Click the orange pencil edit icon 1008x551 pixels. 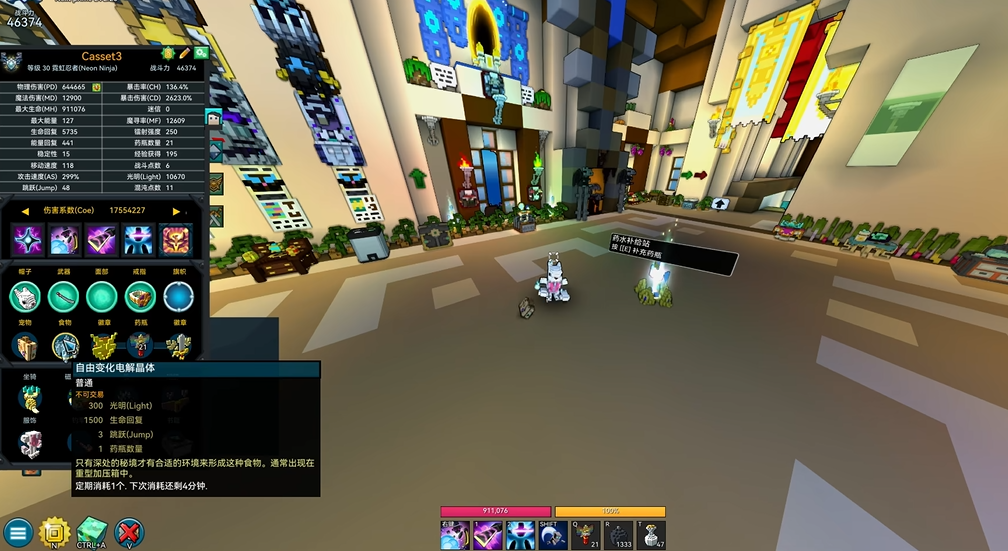click(185, 52)
